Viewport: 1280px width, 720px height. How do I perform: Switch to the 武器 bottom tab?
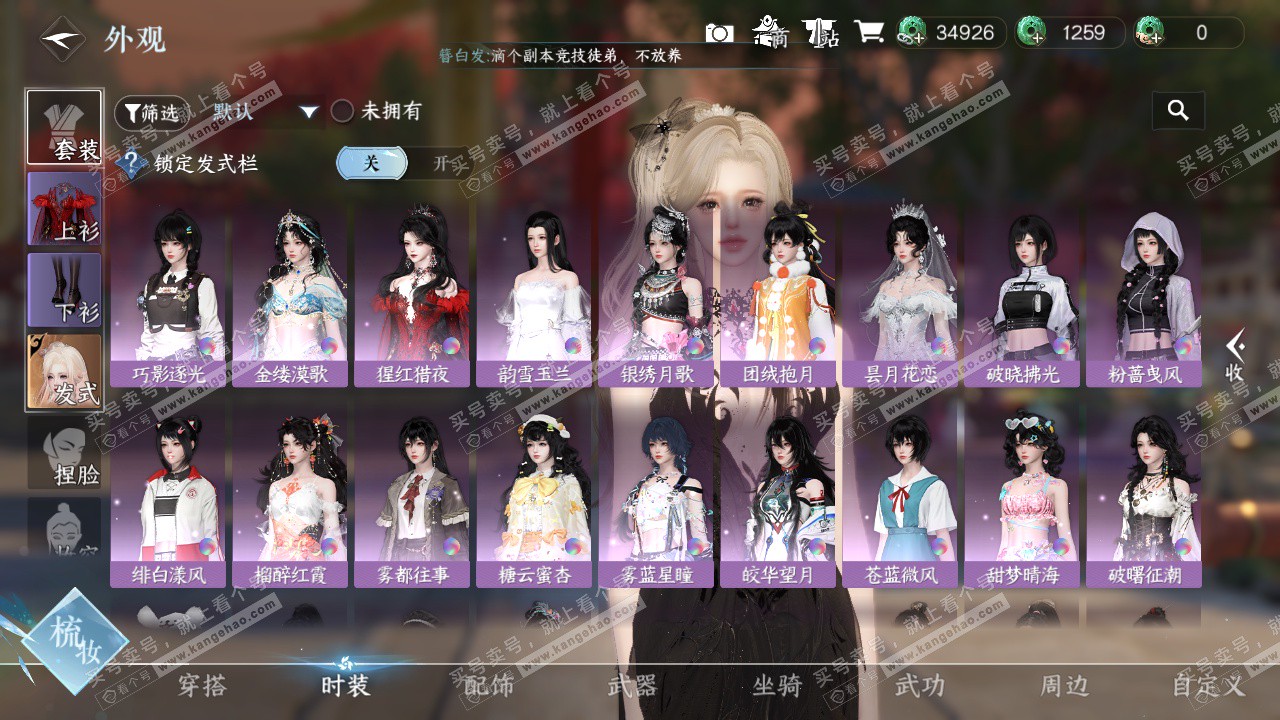point(632,686)
